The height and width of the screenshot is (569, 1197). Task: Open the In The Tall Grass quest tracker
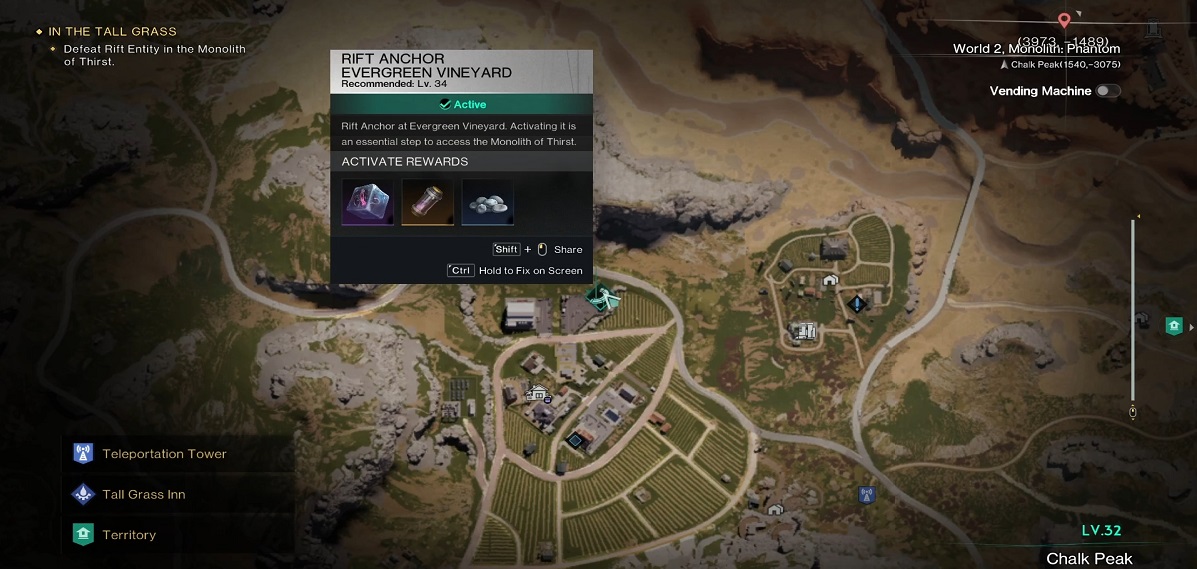pyautogui.click(x=112, y=32)
